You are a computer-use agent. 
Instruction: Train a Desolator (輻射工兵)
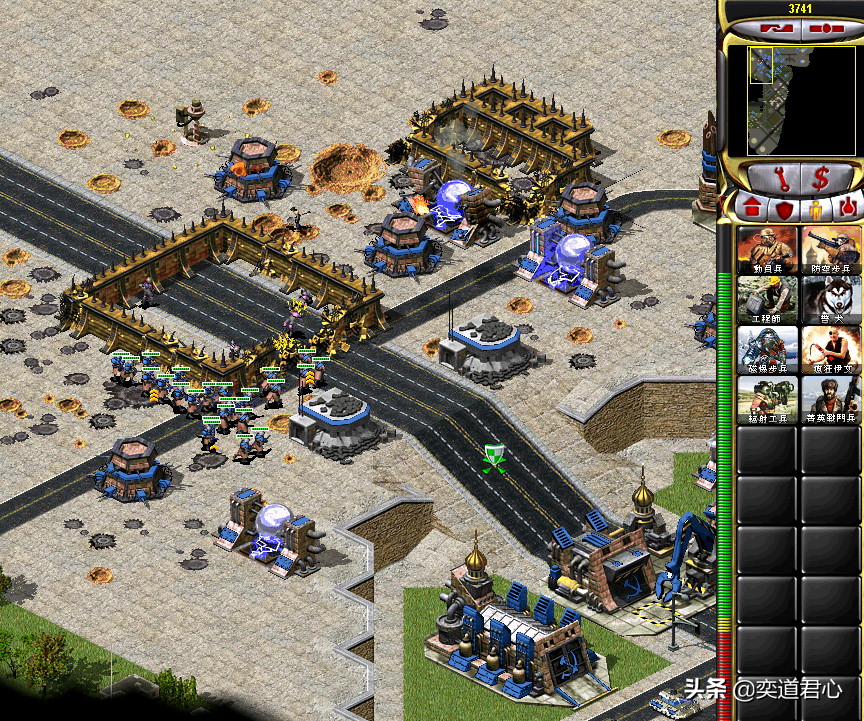point(768,400)
